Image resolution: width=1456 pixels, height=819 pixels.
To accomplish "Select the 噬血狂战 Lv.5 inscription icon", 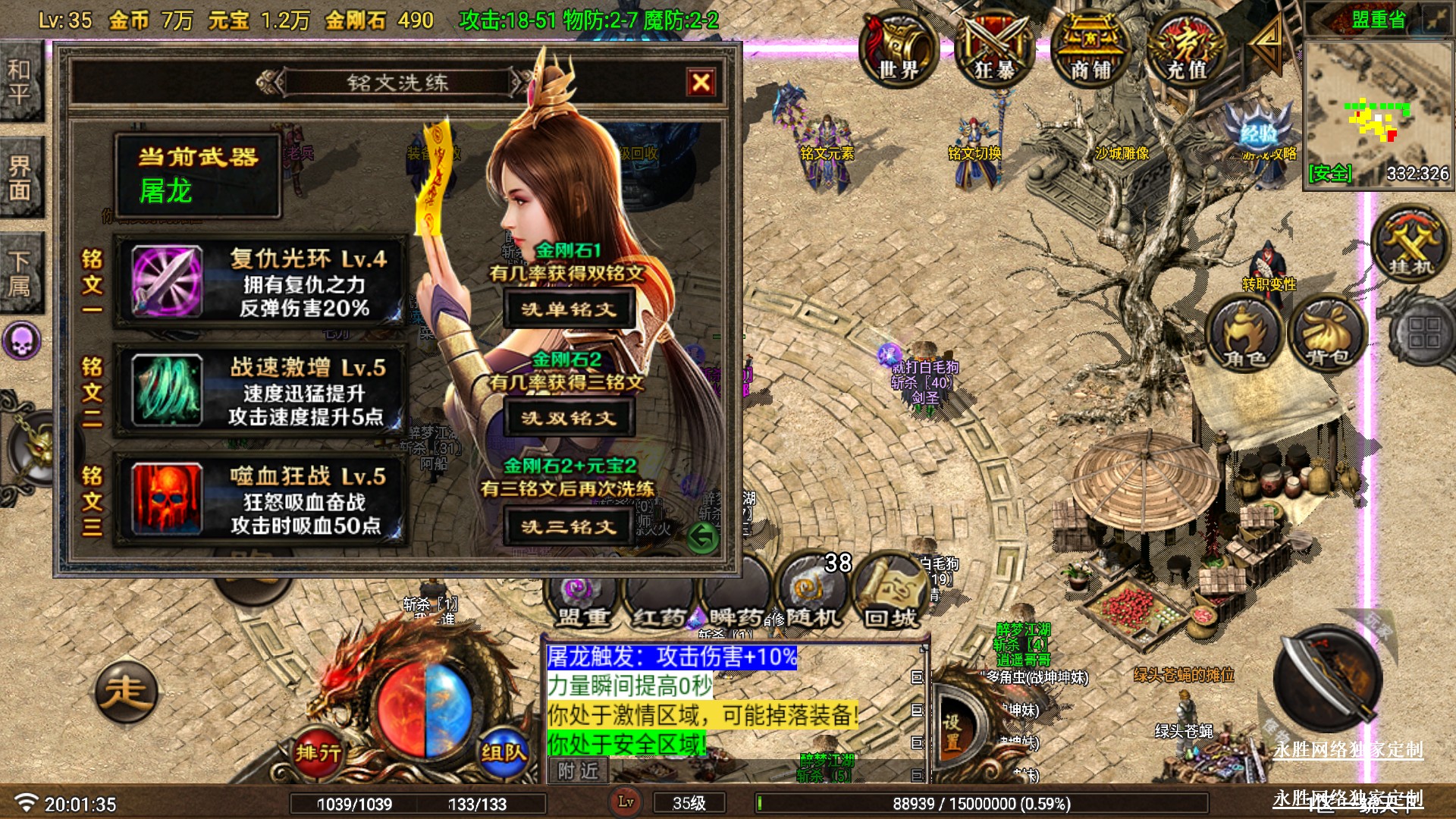I will pos(167,499).
